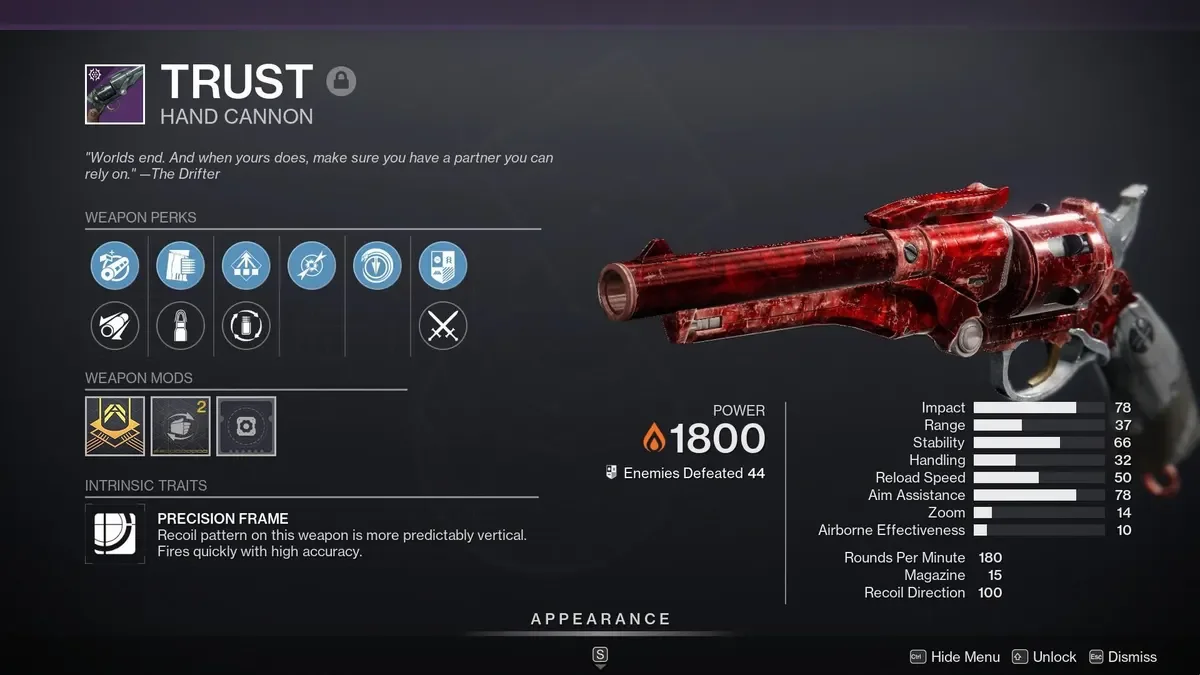
Task: Inspect the downward arrow swirl origin perk
Action: click(x=377, y=266)
